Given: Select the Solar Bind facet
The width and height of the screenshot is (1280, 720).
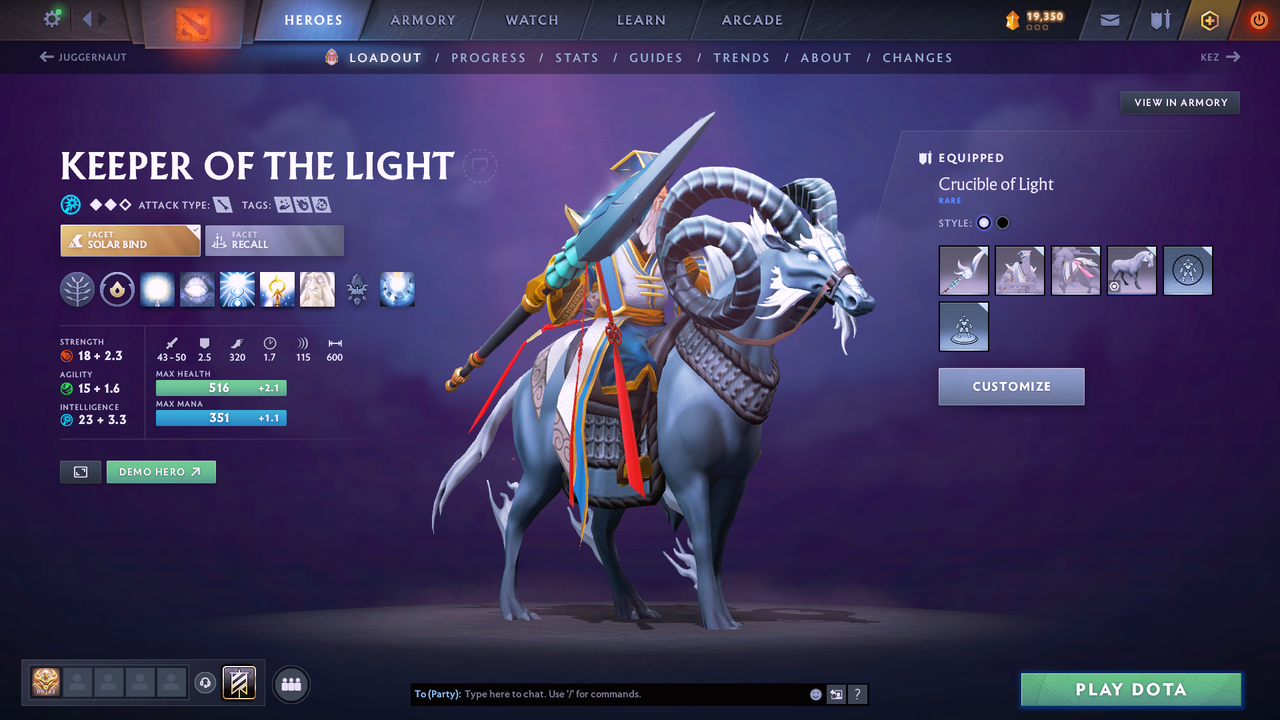Looking at the screenshot, I should [x=129, y=240].
